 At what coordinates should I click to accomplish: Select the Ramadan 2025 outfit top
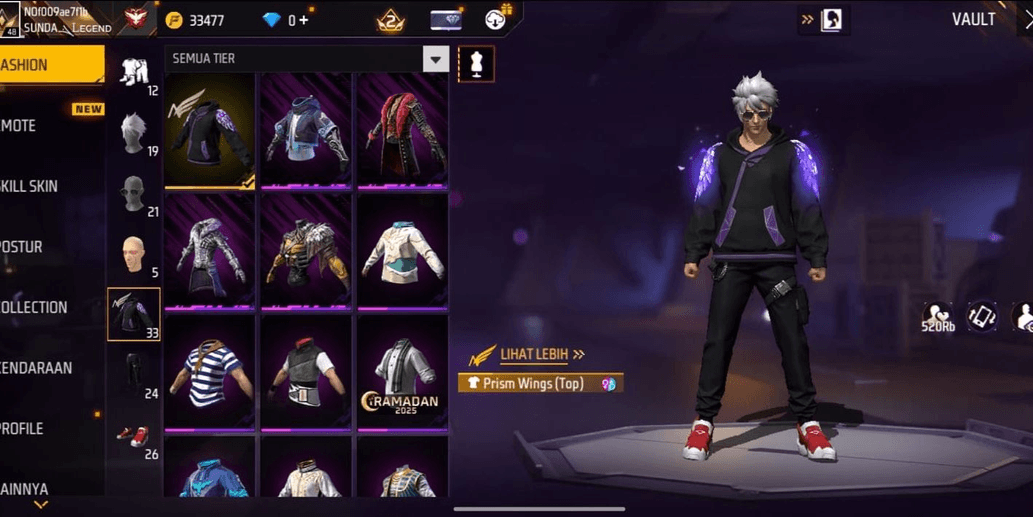(x=402, y=372)
